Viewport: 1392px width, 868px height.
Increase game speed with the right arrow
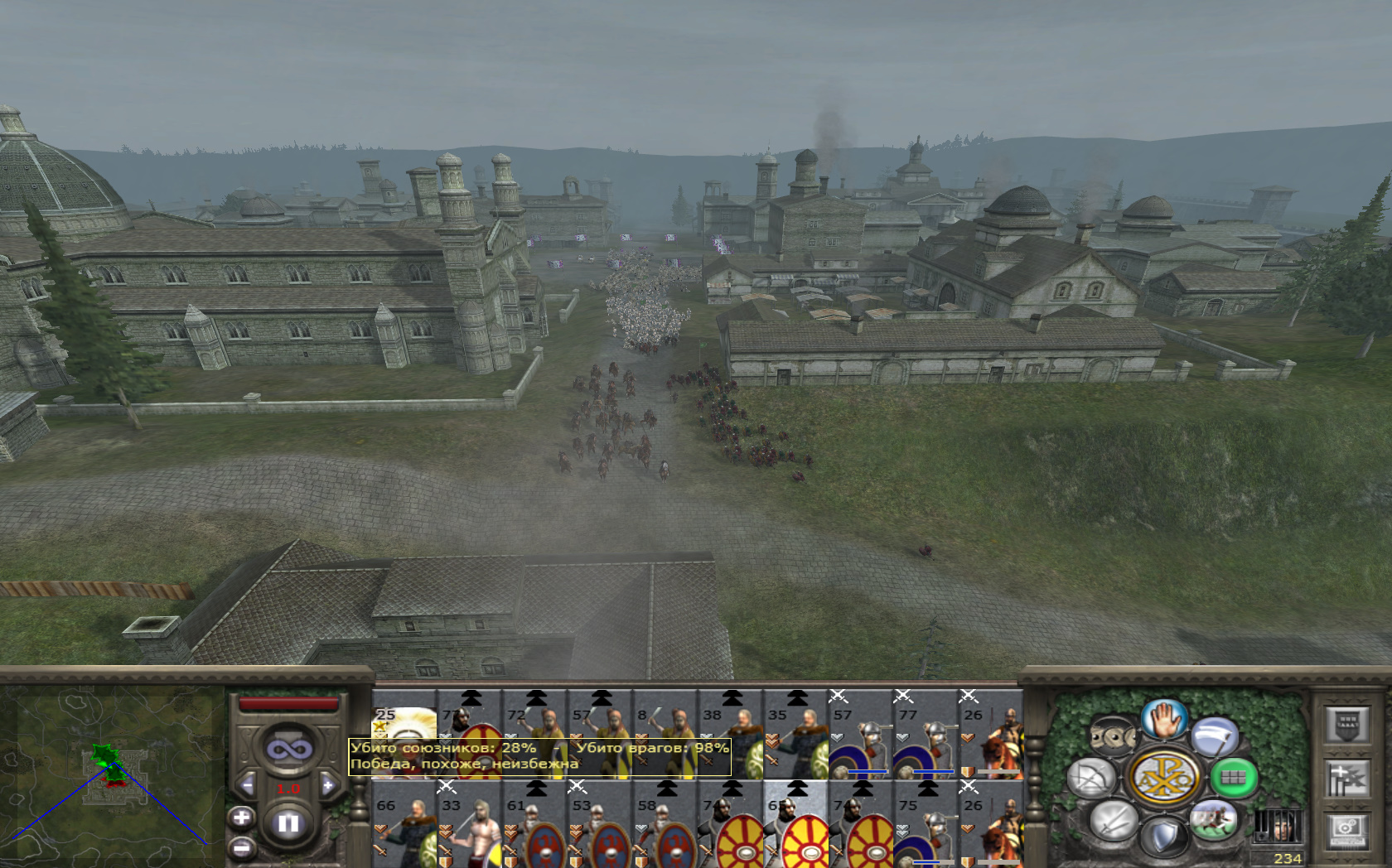point(328,785)
